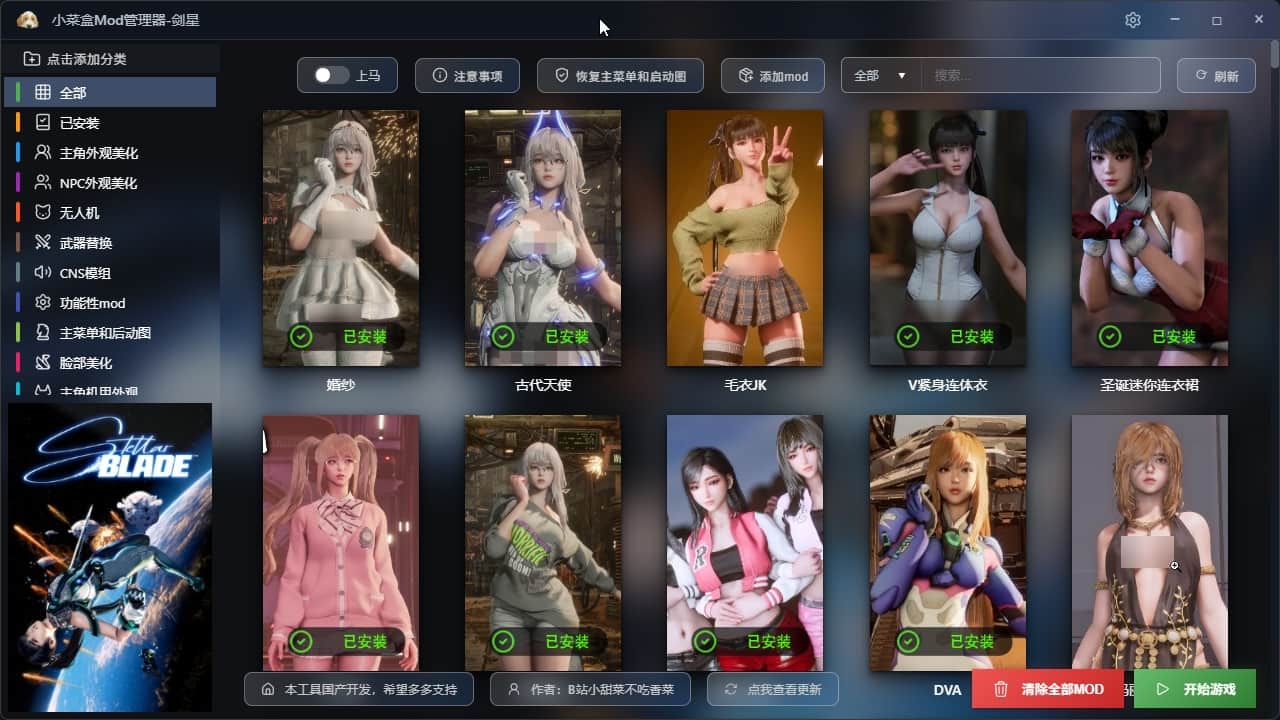Show the 无人机 category
This screenshot has height=720, width=1280.
(x=80, y=213)
